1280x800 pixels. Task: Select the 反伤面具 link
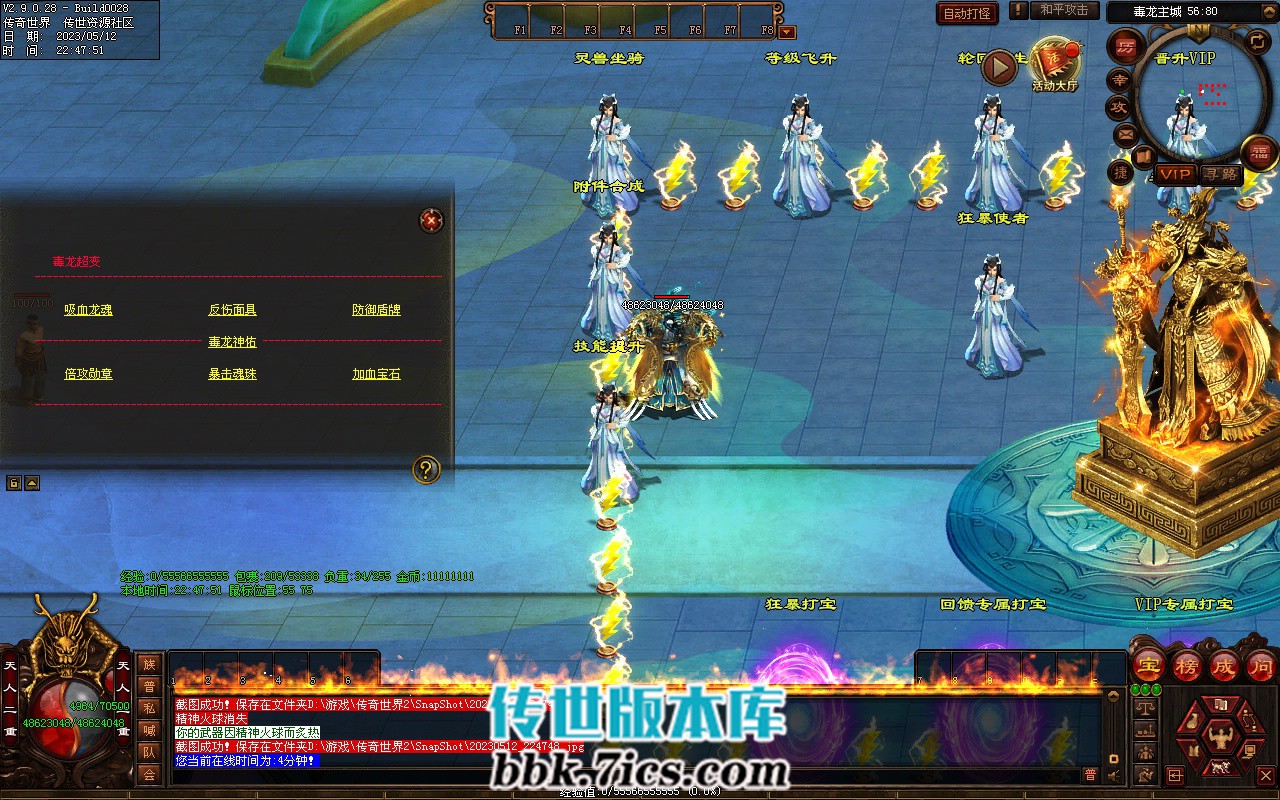tap(232, 310)
